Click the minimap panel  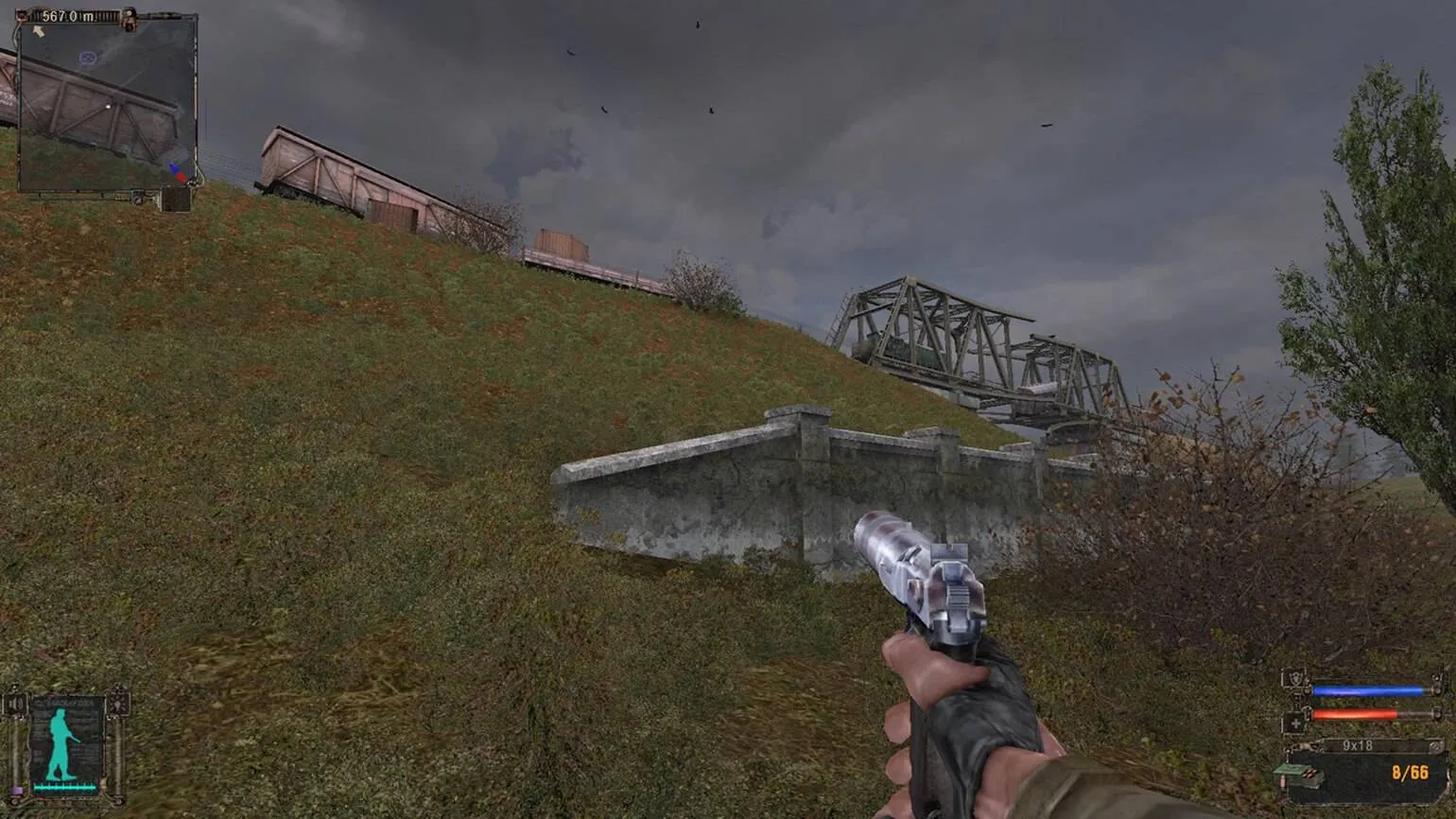click(107, 104)
